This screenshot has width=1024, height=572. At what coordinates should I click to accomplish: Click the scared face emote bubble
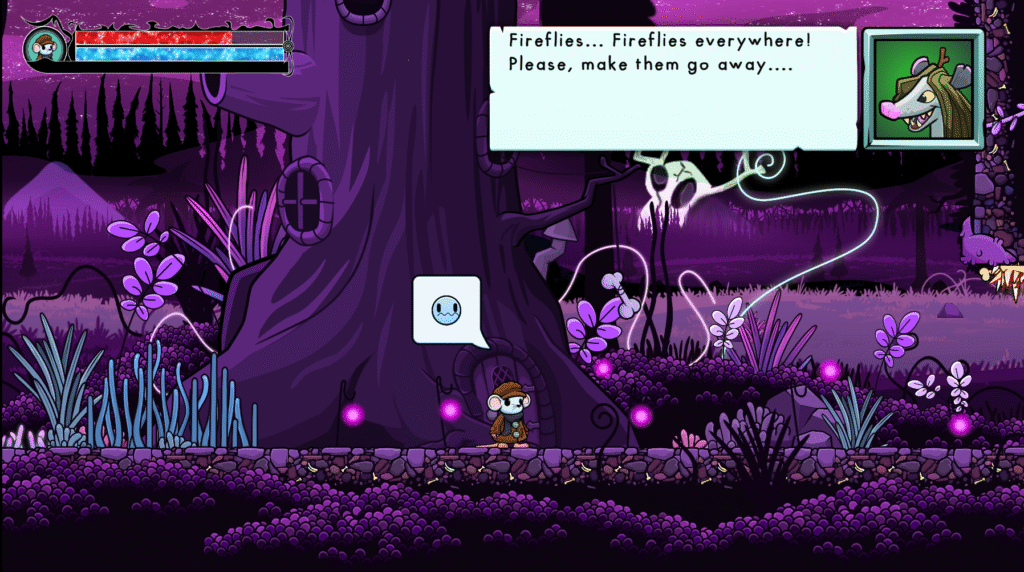(447, 311)
